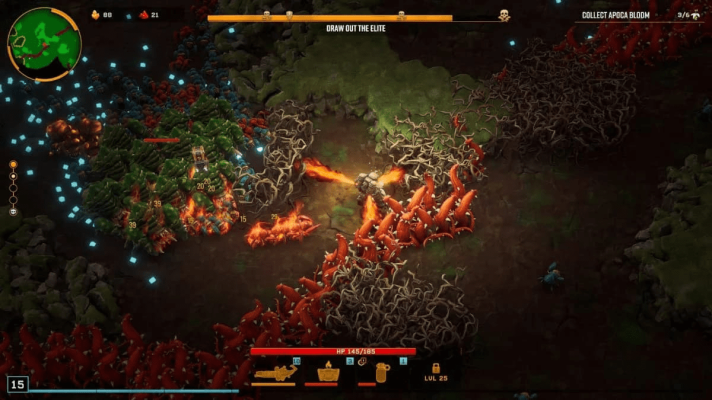Viewport: 712px width, 400px height.
Task: Click the gold nugget resource icon
Action: point(96,15)
